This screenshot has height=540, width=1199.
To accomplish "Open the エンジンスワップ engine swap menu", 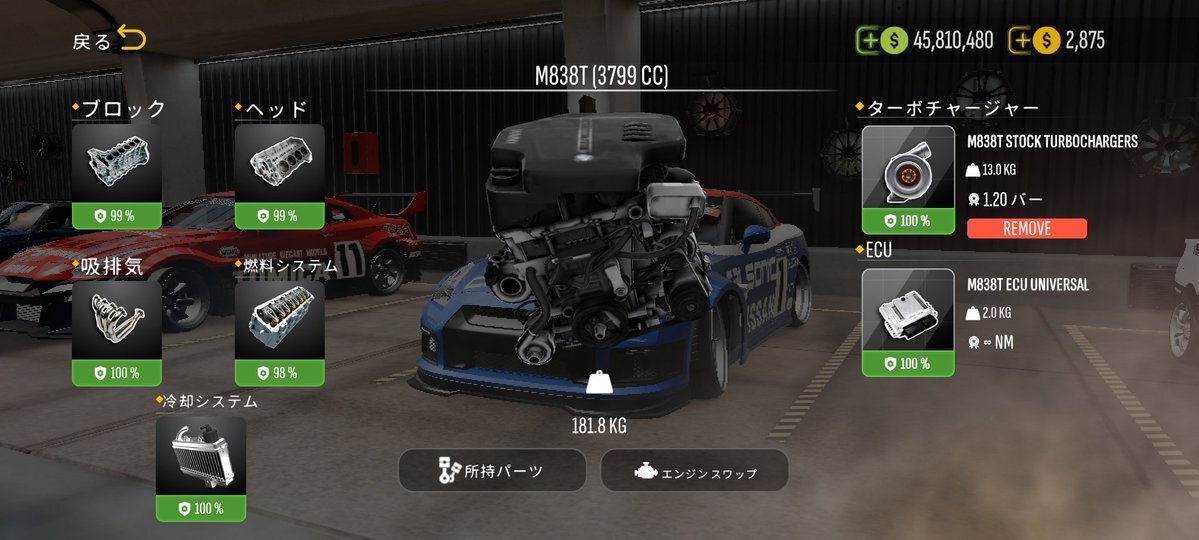I will coord(694,471).
